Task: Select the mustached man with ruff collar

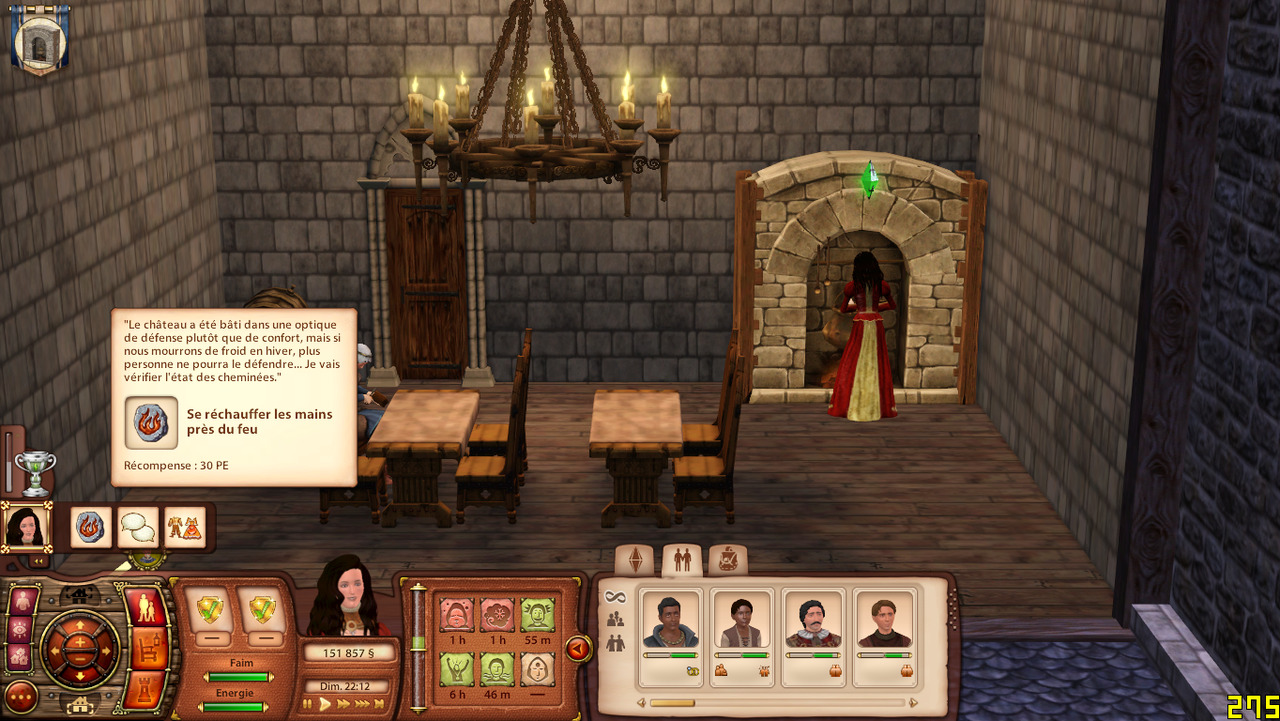Action: click(x=812, y=625)
